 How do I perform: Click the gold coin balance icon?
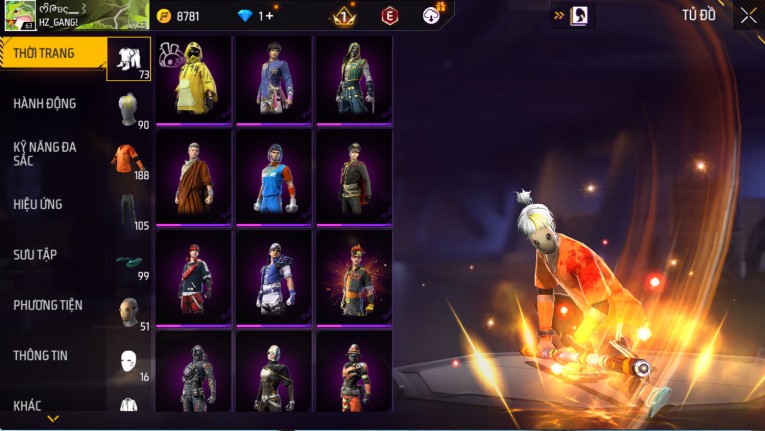click(x=165, y=16)
